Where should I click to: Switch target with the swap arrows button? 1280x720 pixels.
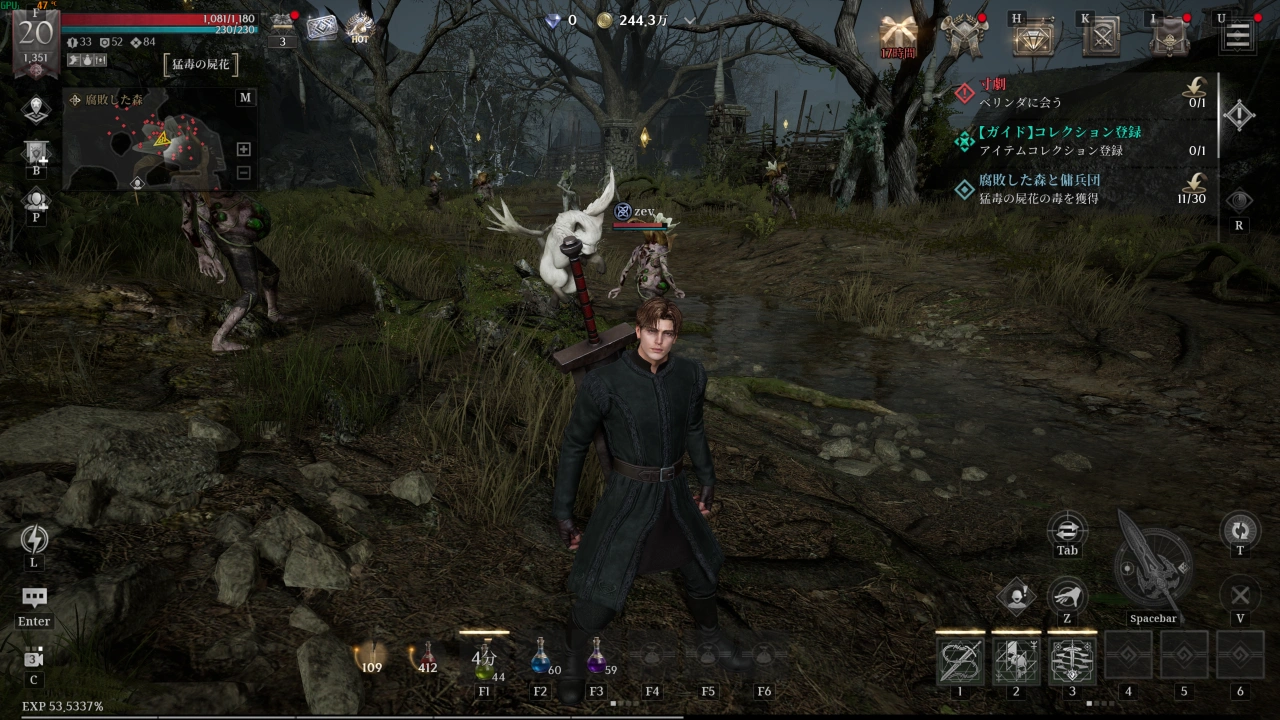point(1067,528)
